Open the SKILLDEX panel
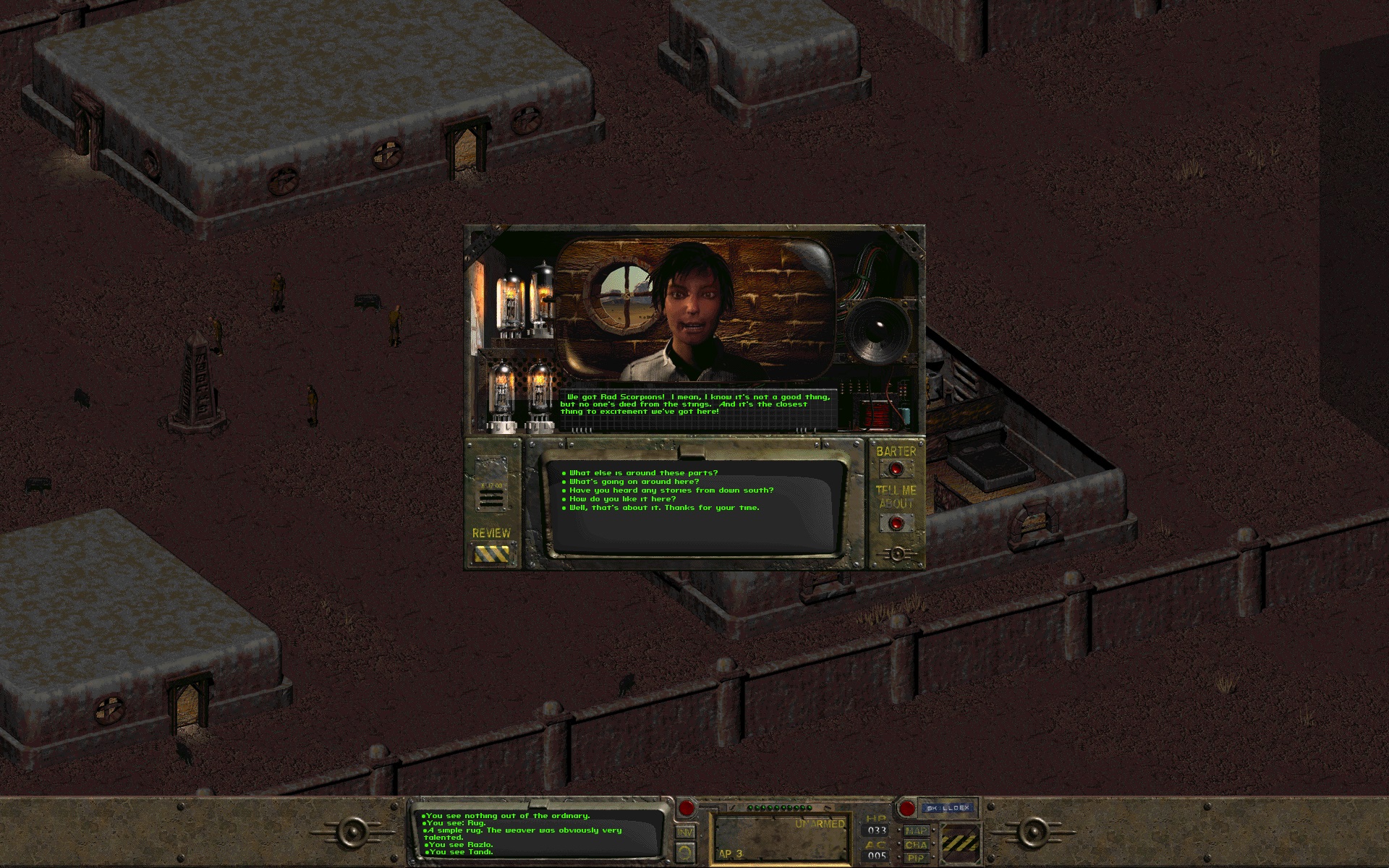The image size is (1389, 868). [x=947, y=809]
